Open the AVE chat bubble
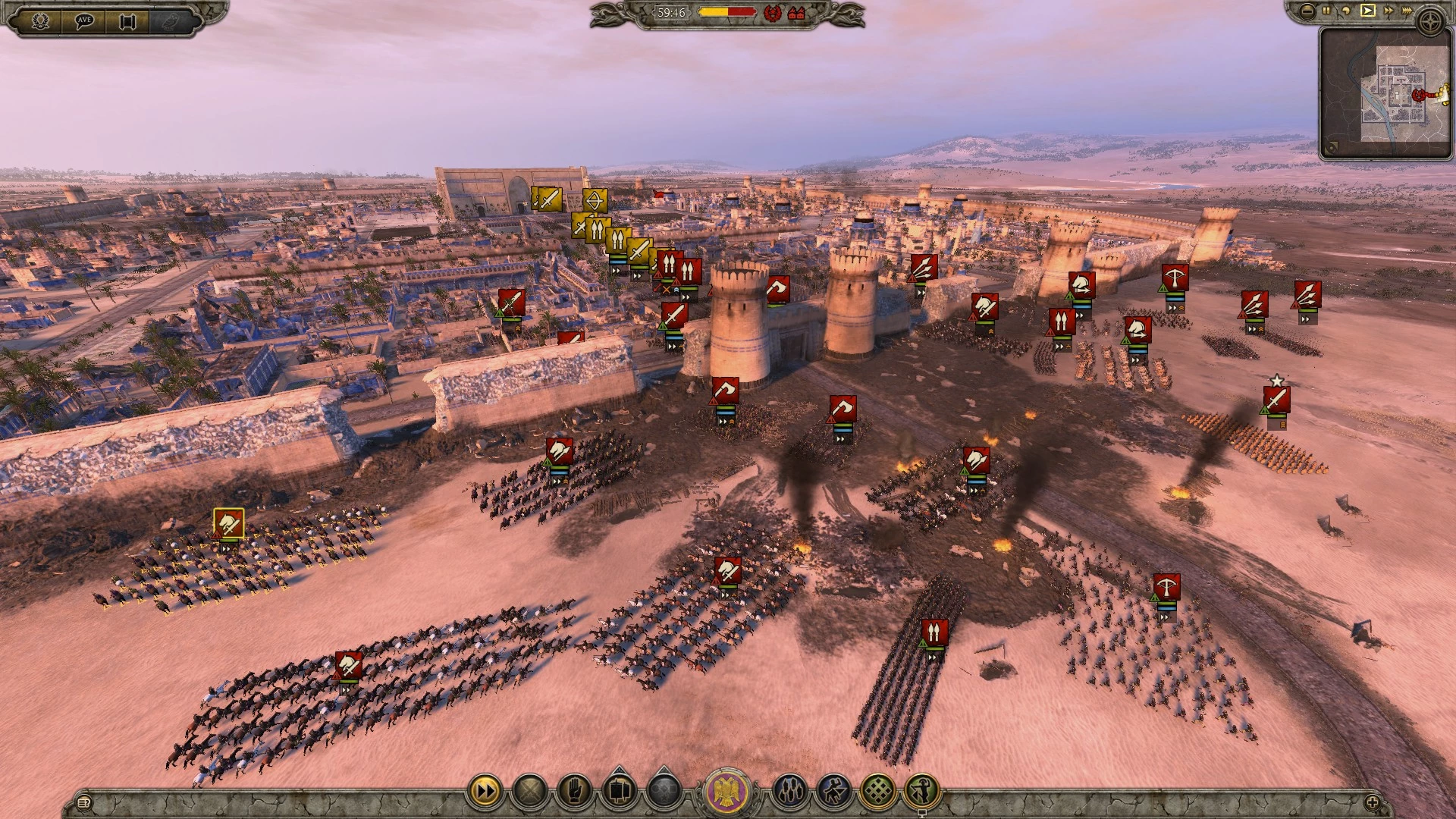 [84, 20]
